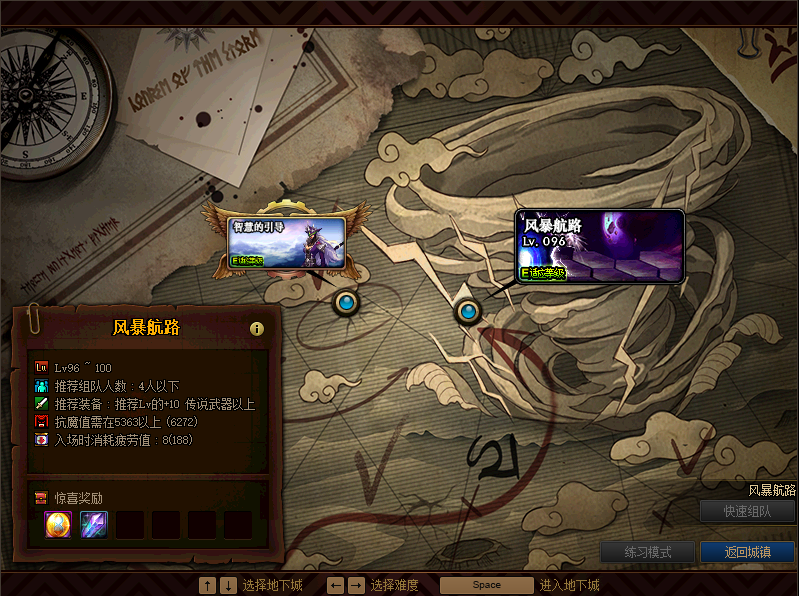The width and height of the screenshot is (799, 596).
Task: Select the 智慧的引导 dungeon card
Action: 287,244
